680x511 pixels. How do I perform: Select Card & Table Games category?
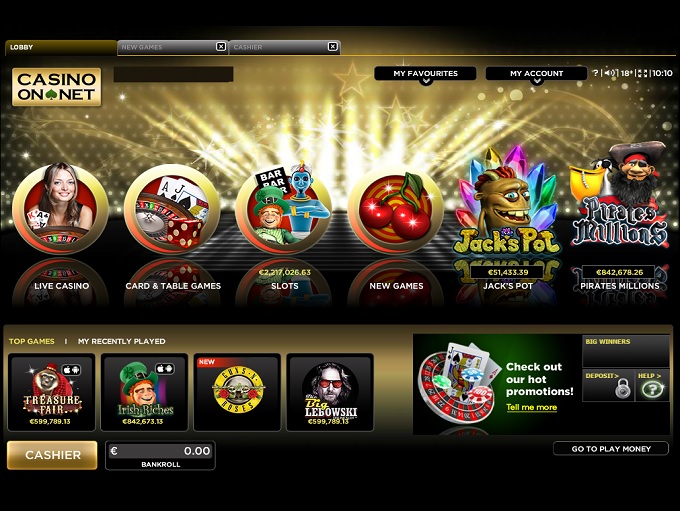pos(171,211)
